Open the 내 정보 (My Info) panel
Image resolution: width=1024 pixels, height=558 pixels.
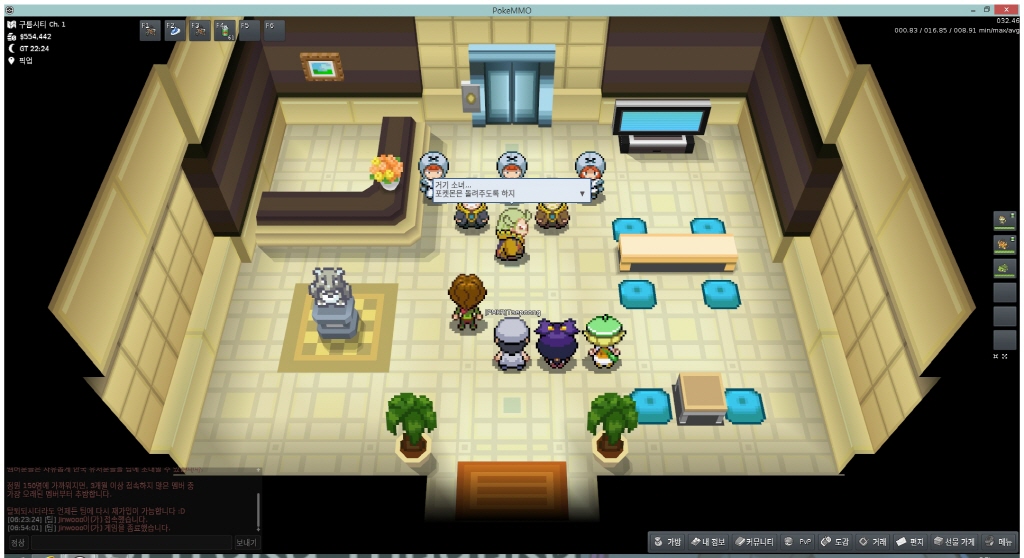[x=707, y=541]
